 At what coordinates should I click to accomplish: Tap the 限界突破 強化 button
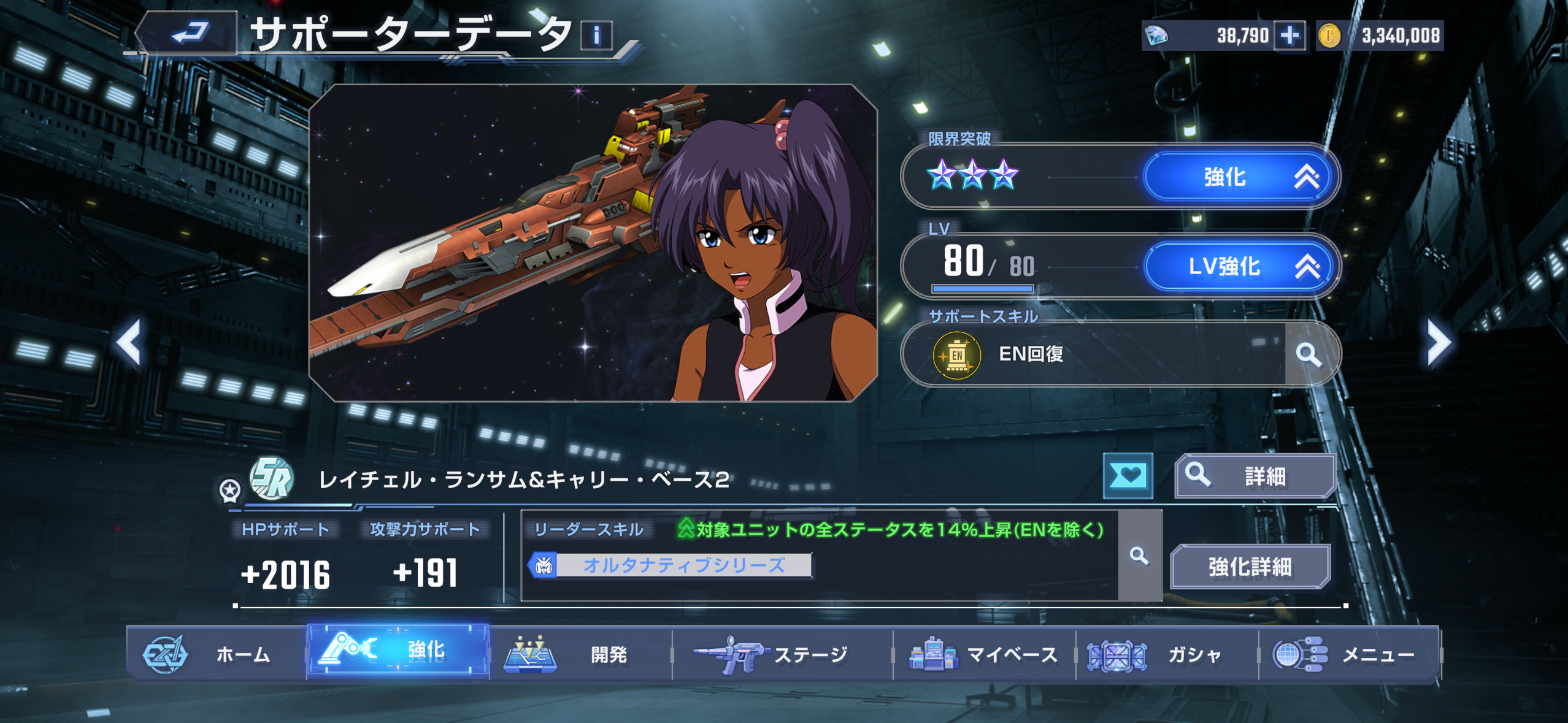pos(1240,177)
